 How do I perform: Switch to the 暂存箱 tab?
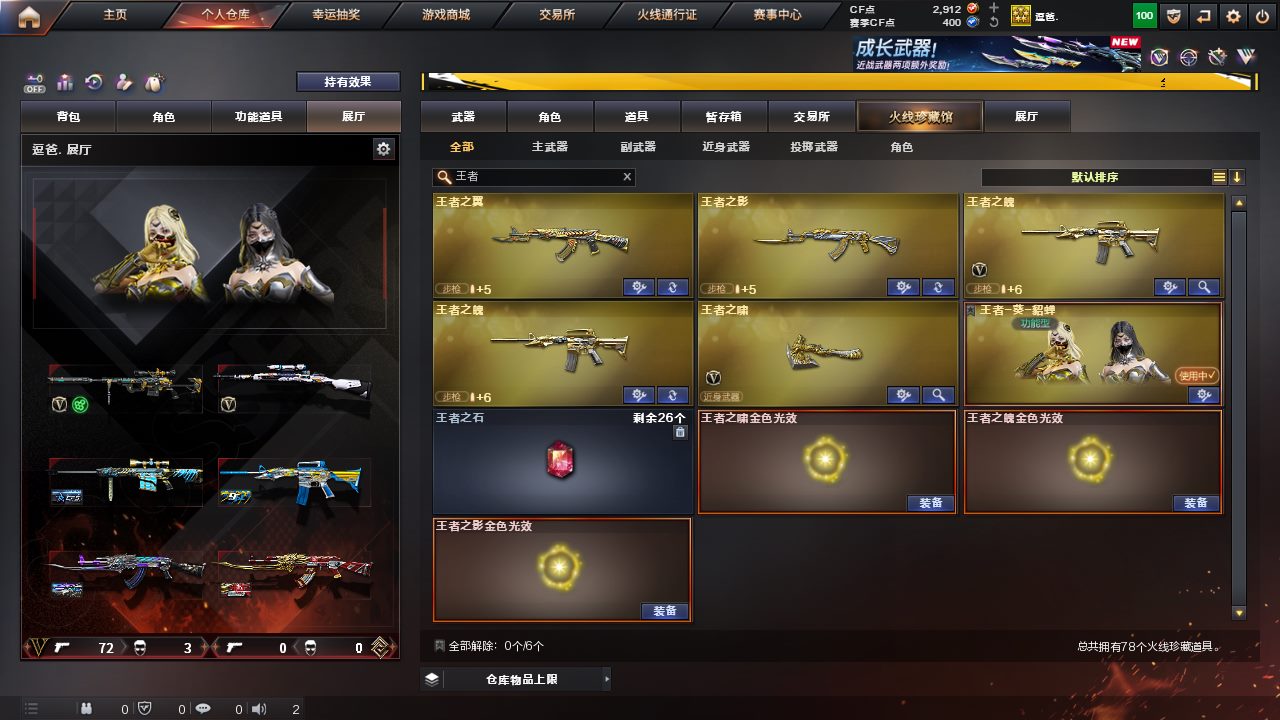pos(724,117)
